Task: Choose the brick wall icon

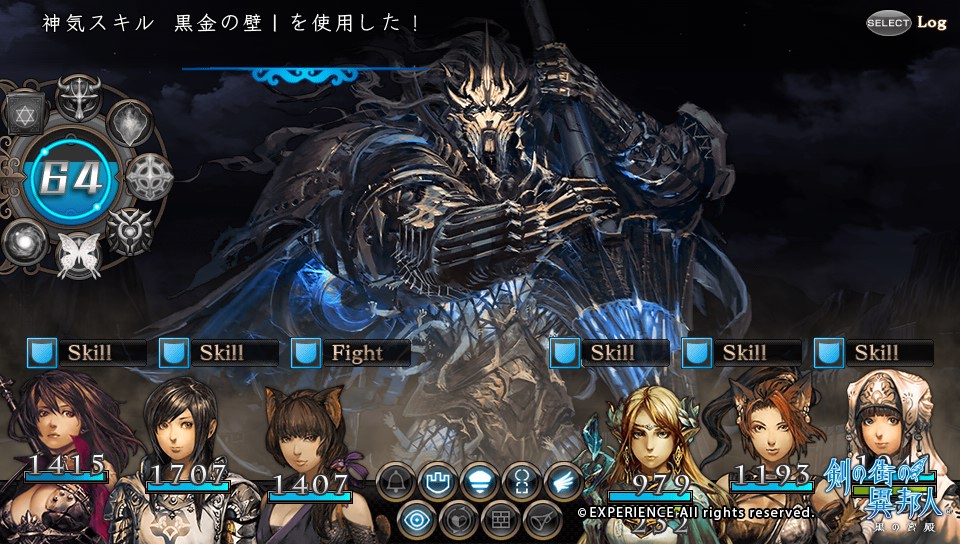Action: tap(501, 520)
